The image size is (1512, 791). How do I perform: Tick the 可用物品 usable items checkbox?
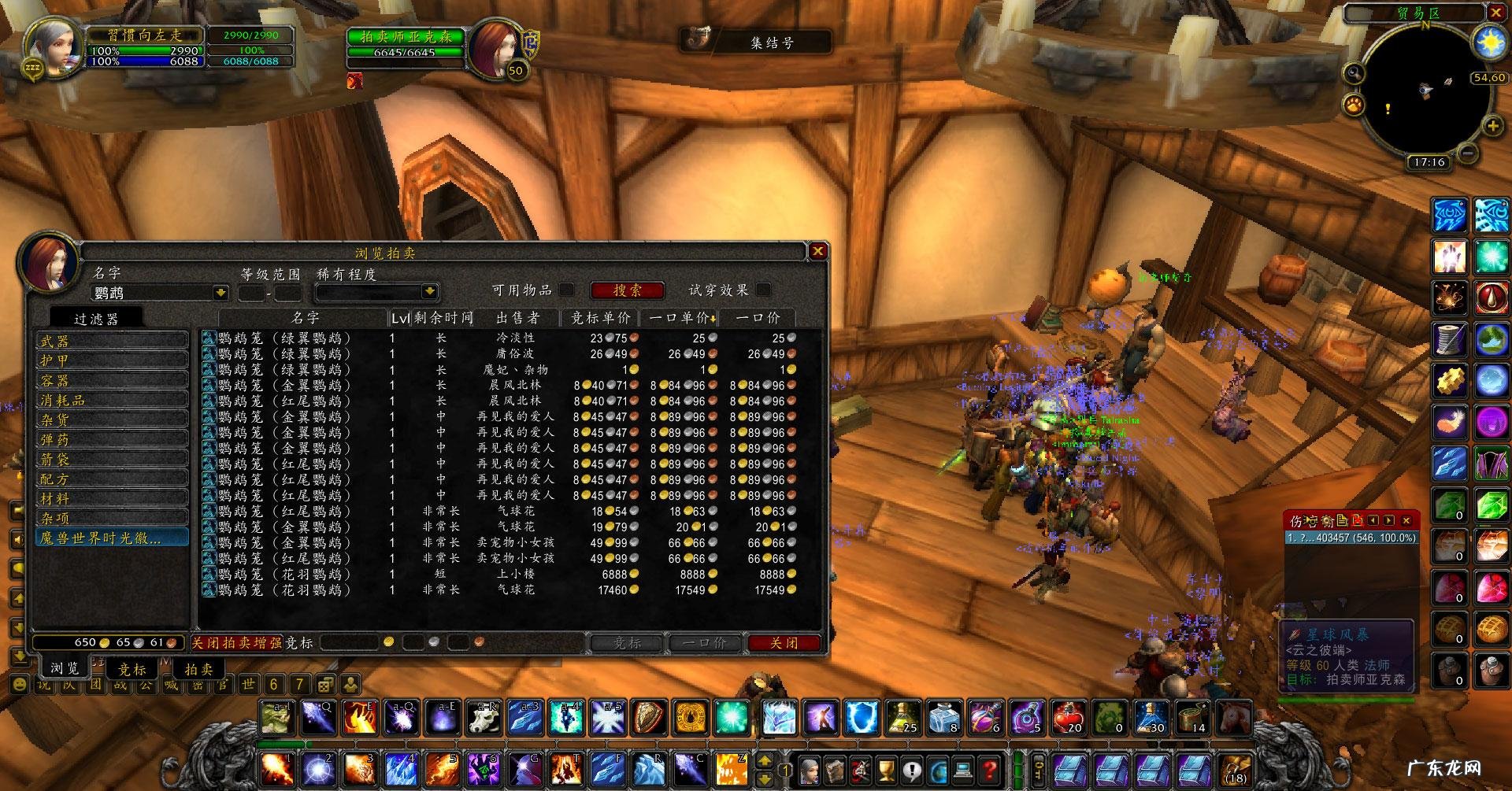click(566, 290)
